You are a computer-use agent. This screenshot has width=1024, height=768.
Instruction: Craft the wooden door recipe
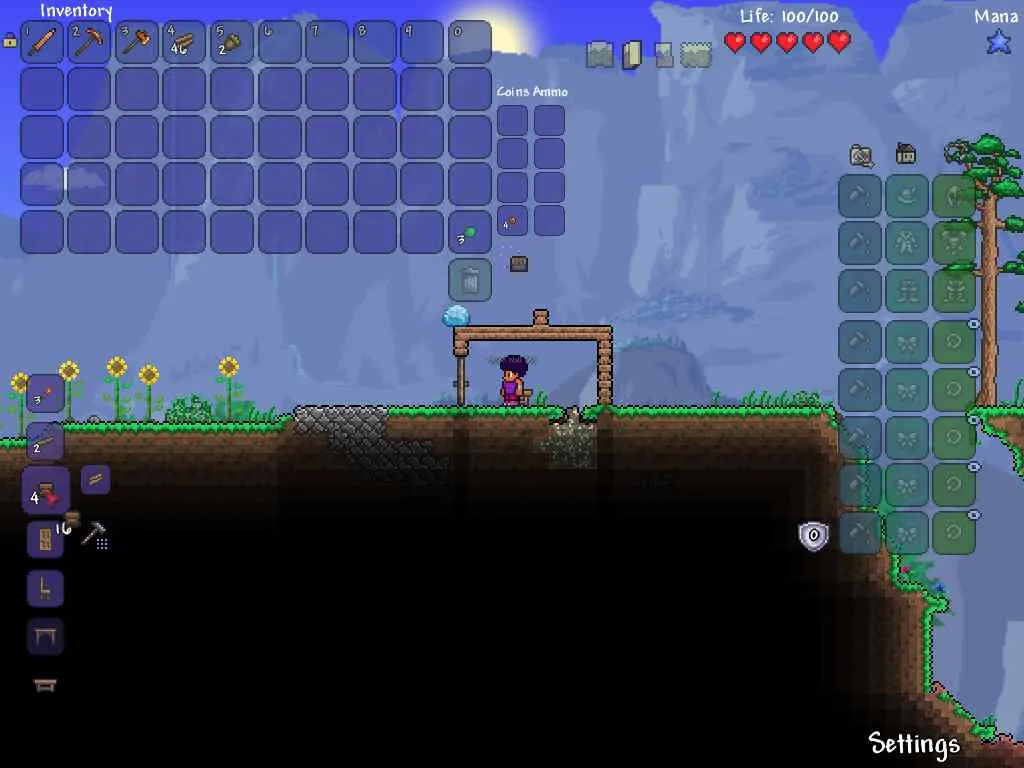coord(45,540)
